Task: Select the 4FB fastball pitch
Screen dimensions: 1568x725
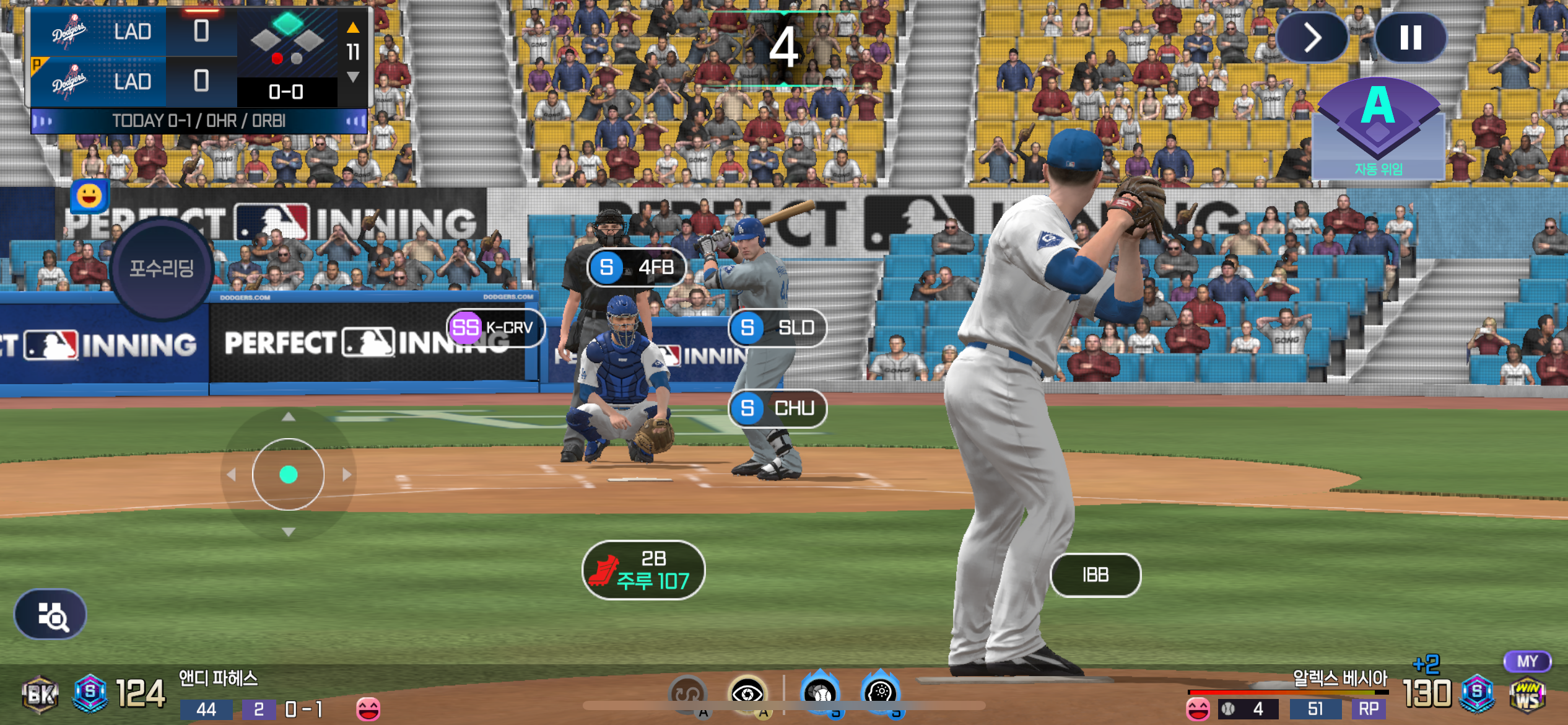Action: tap(636, 267)
